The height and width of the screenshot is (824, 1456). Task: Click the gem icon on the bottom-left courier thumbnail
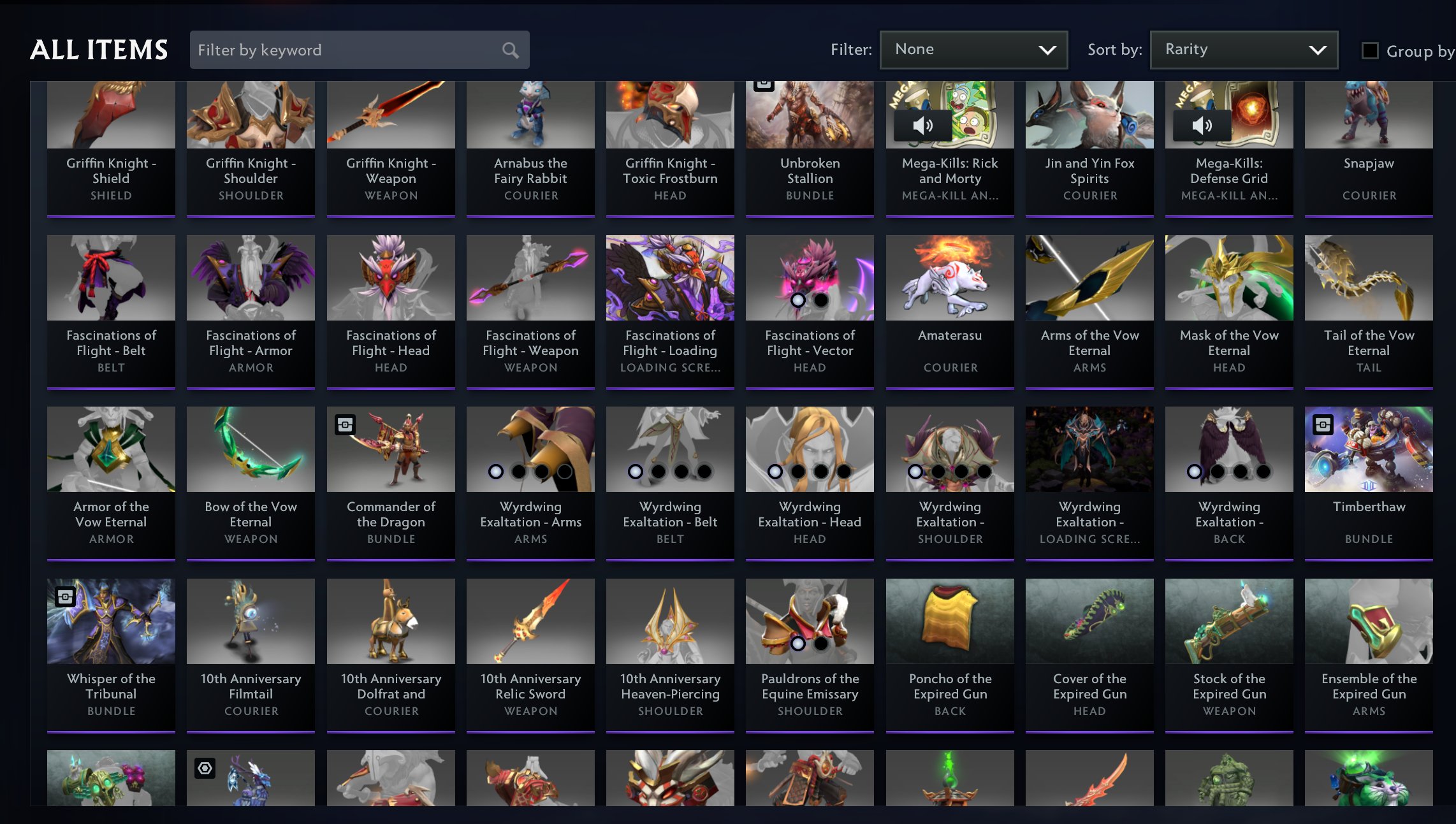click(204, 769)
